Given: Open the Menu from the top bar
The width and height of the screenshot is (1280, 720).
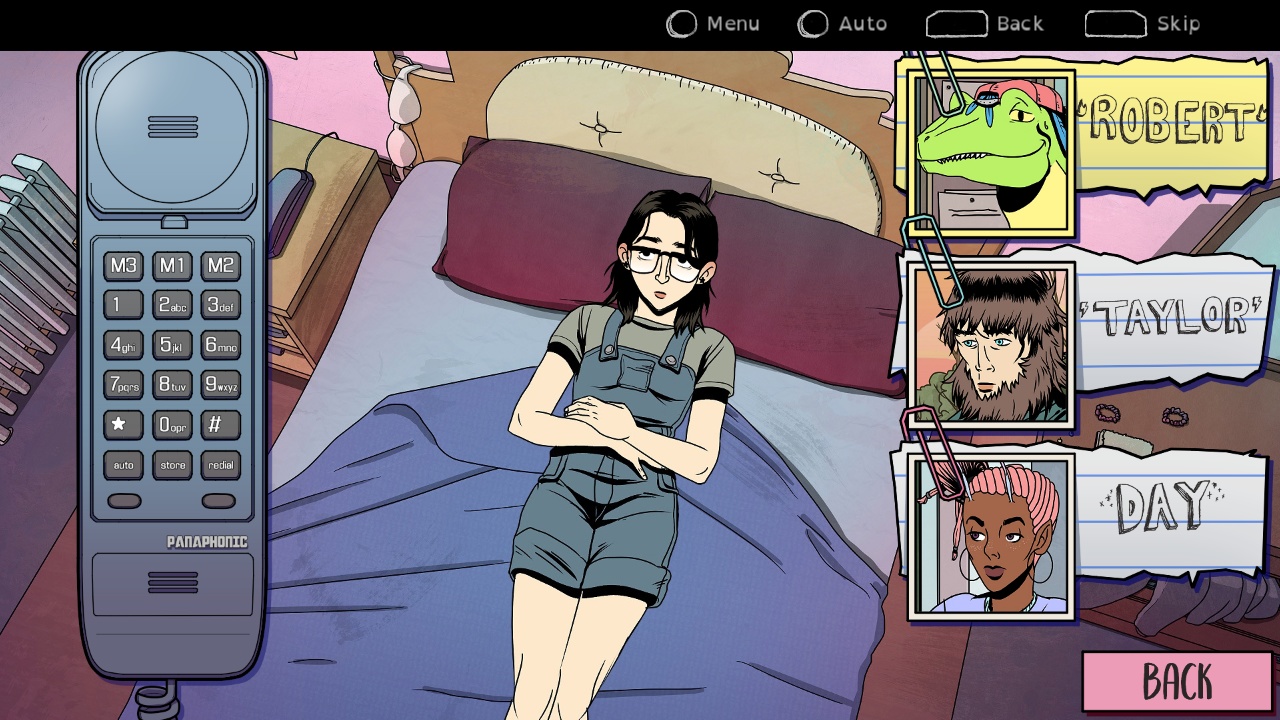Looking at the screenshot, I should click(x=714, y=23).
